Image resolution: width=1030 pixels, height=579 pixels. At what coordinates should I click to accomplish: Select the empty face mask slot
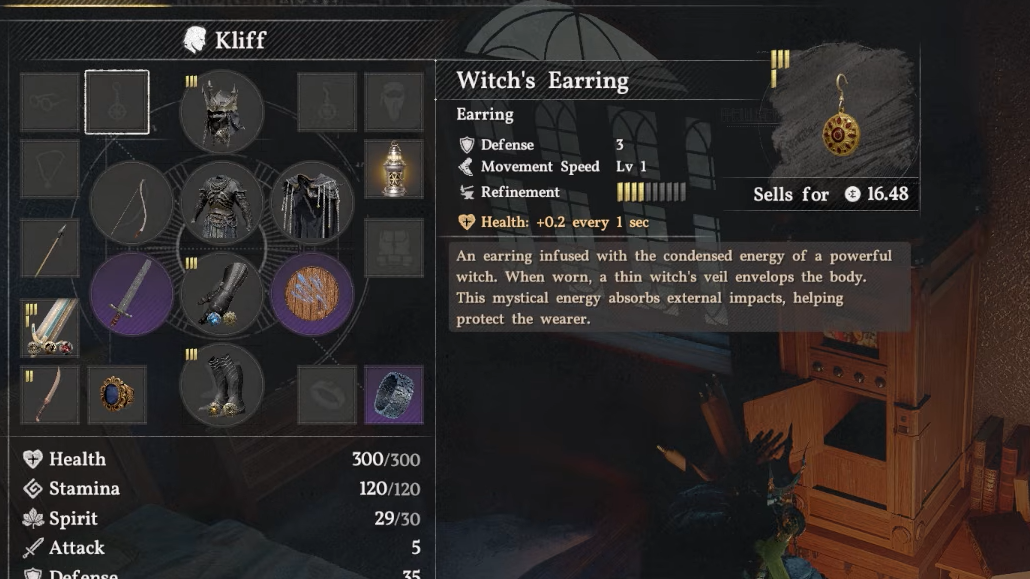click(x=393, y=102)
